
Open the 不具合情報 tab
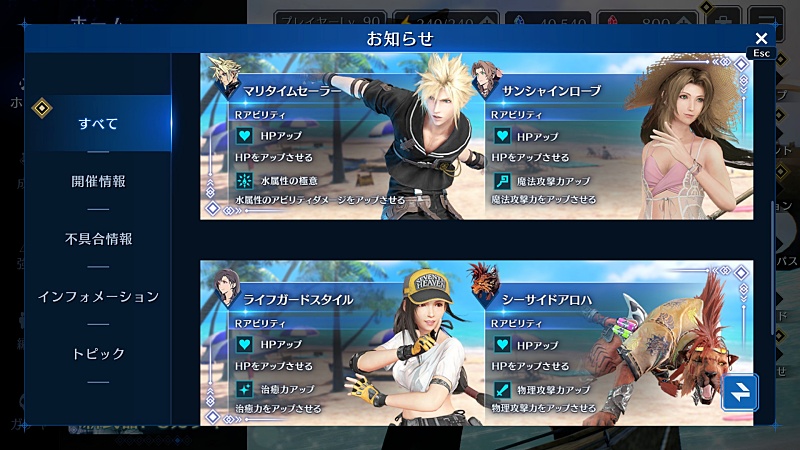coord(98,239)
